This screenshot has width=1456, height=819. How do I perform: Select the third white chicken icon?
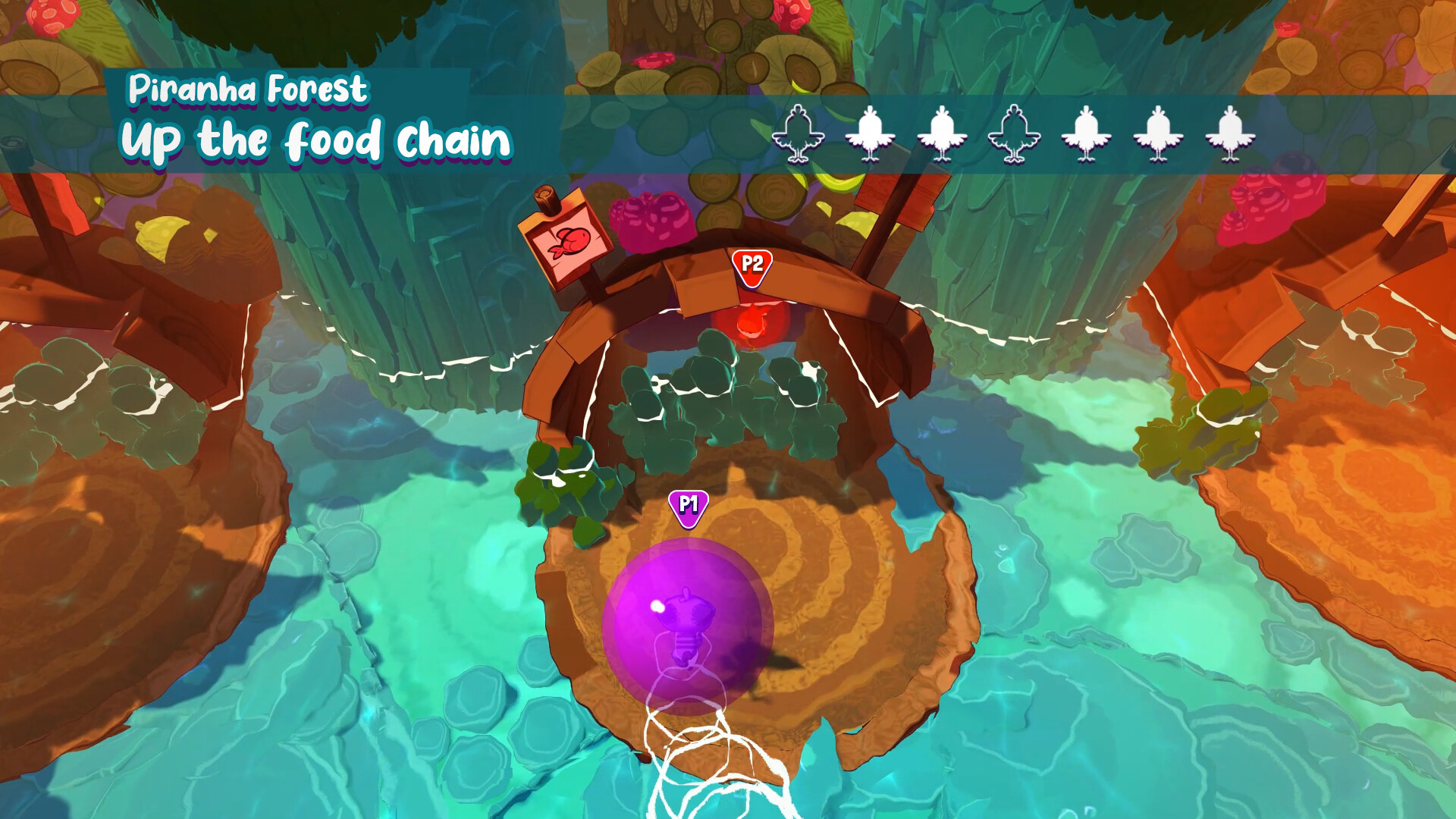point(943,136)
